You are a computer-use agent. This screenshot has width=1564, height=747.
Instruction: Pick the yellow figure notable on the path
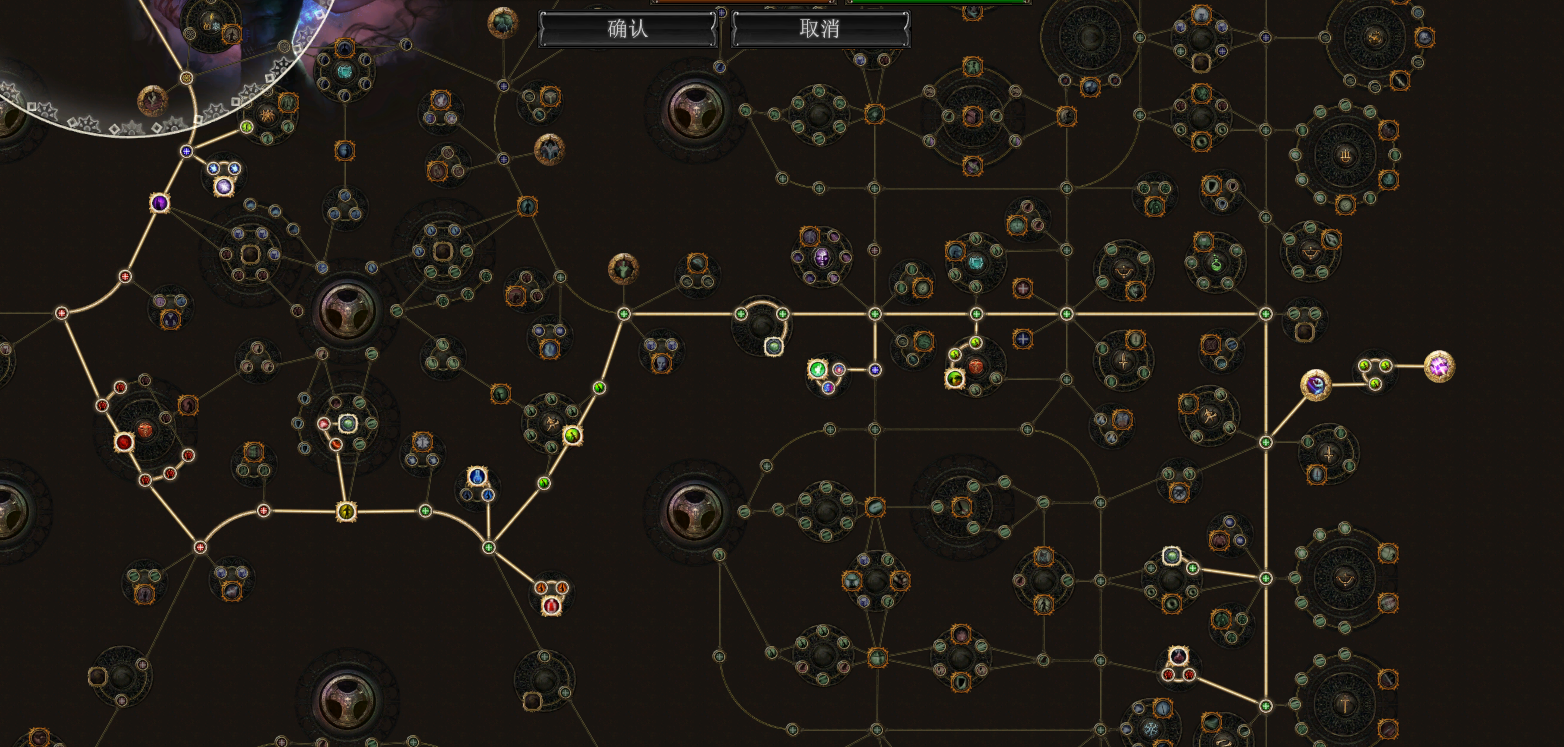tap(346, 512)
